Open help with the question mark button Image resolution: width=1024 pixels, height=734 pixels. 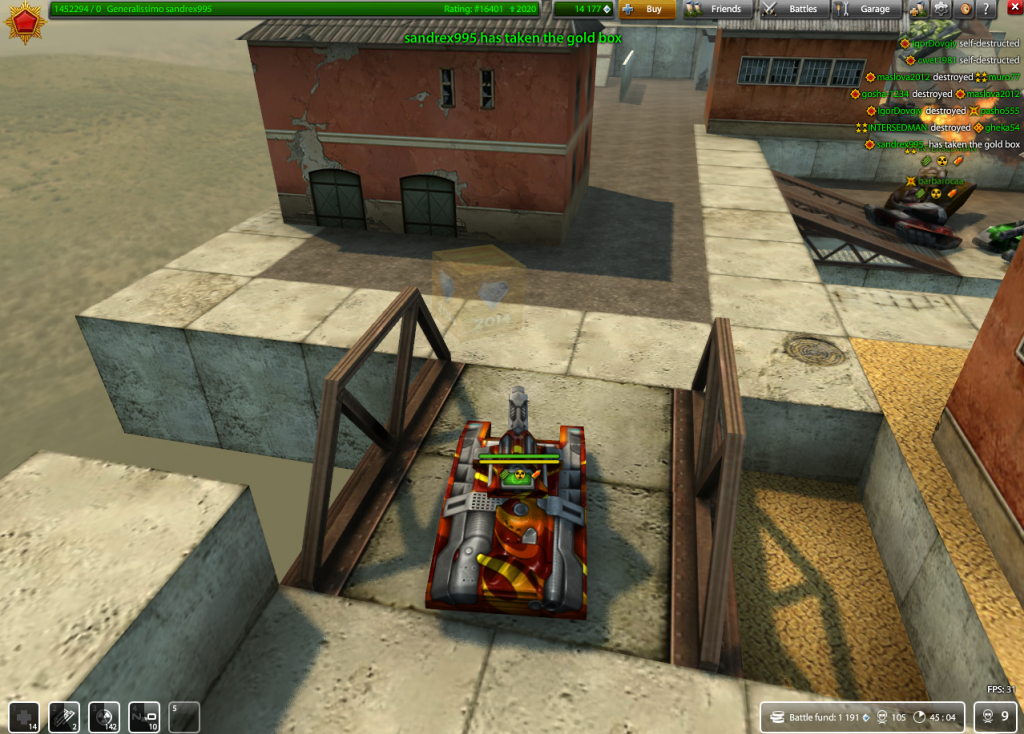coord(988,9)
